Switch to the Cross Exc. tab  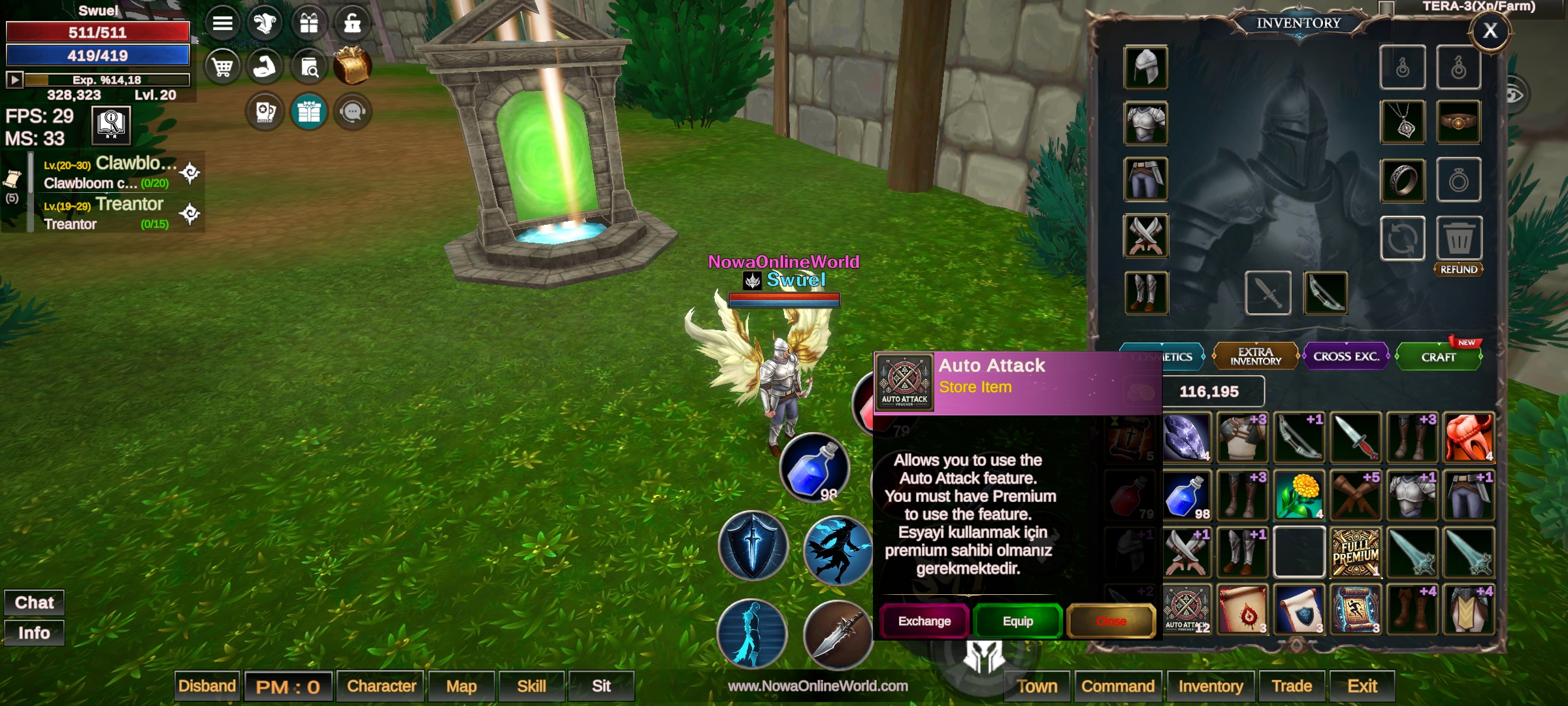(x=1346, y=357)
